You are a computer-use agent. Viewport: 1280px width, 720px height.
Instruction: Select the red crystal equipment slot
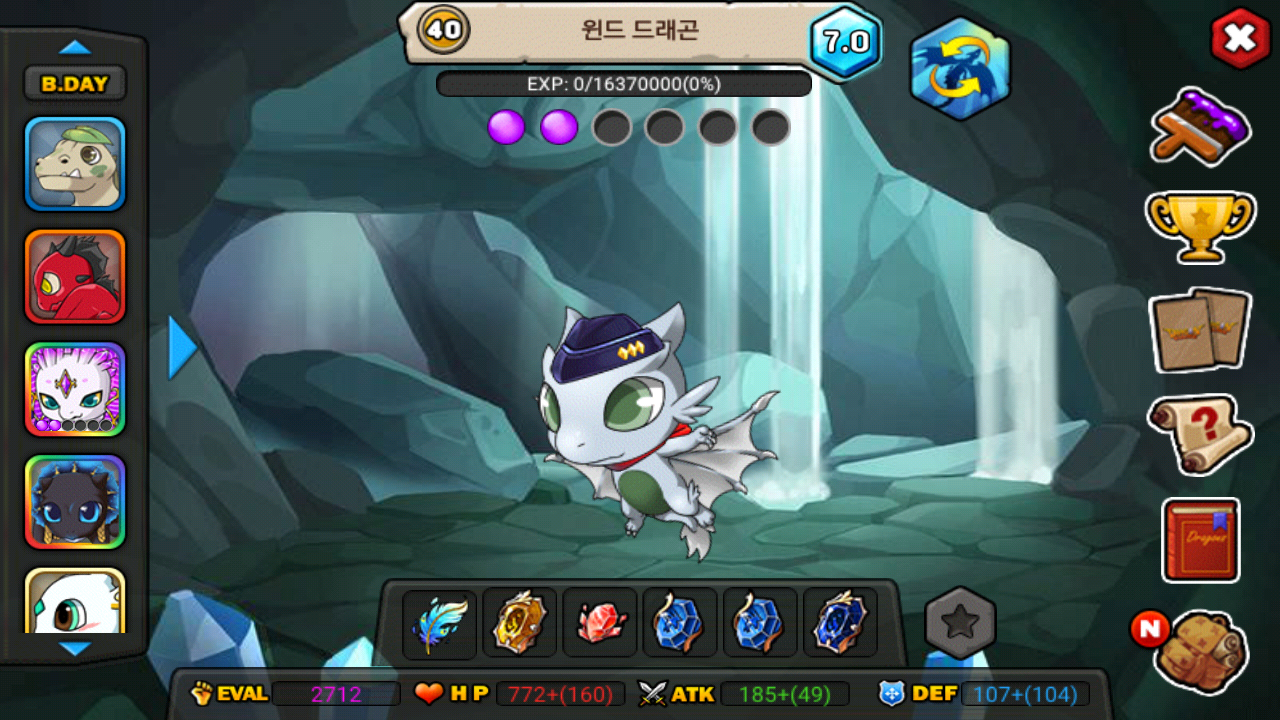(x=600, y=623)
